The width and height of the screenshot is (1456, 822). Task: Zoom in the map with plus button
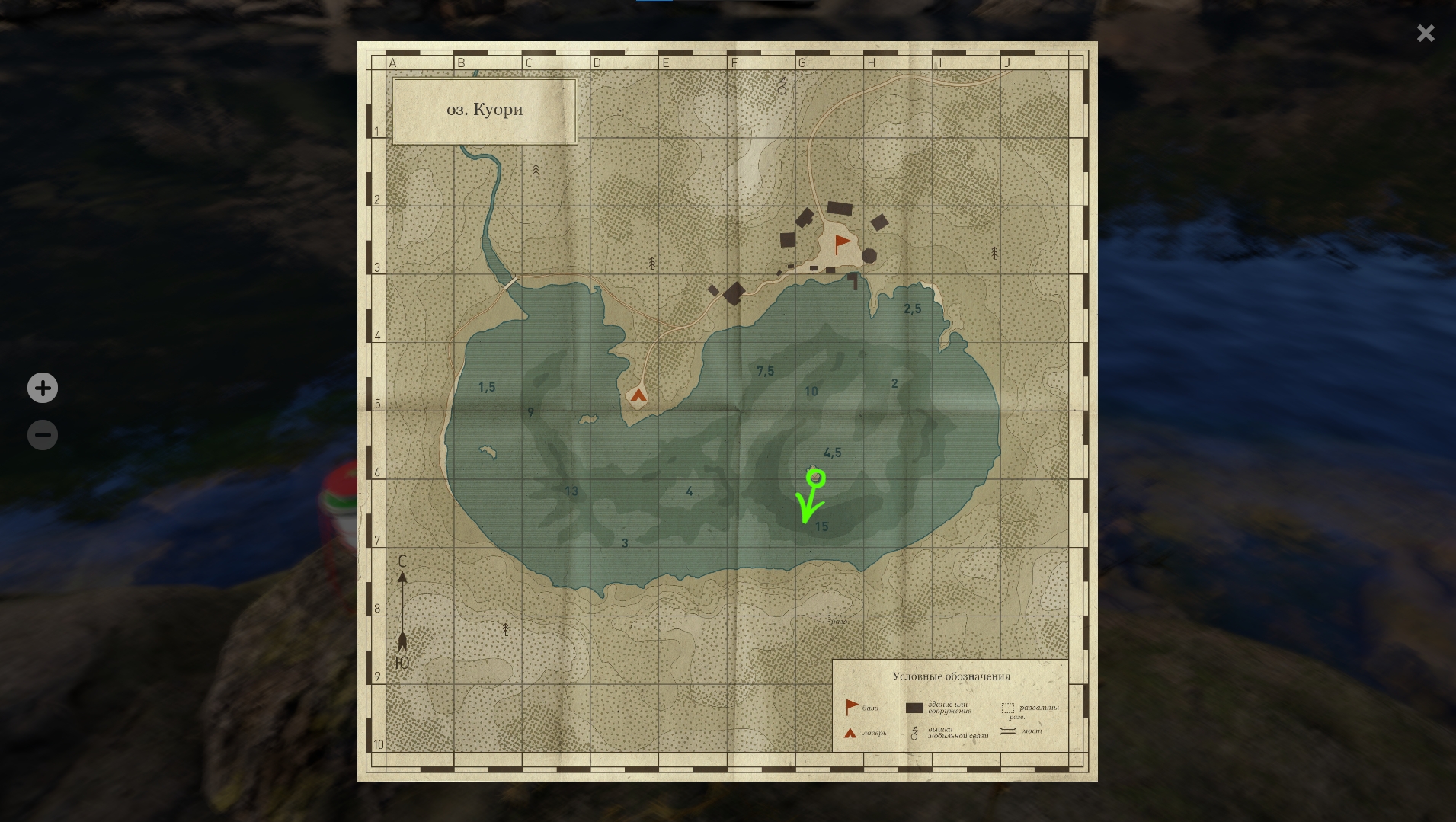pyautogui.click(x=43, y=388)
